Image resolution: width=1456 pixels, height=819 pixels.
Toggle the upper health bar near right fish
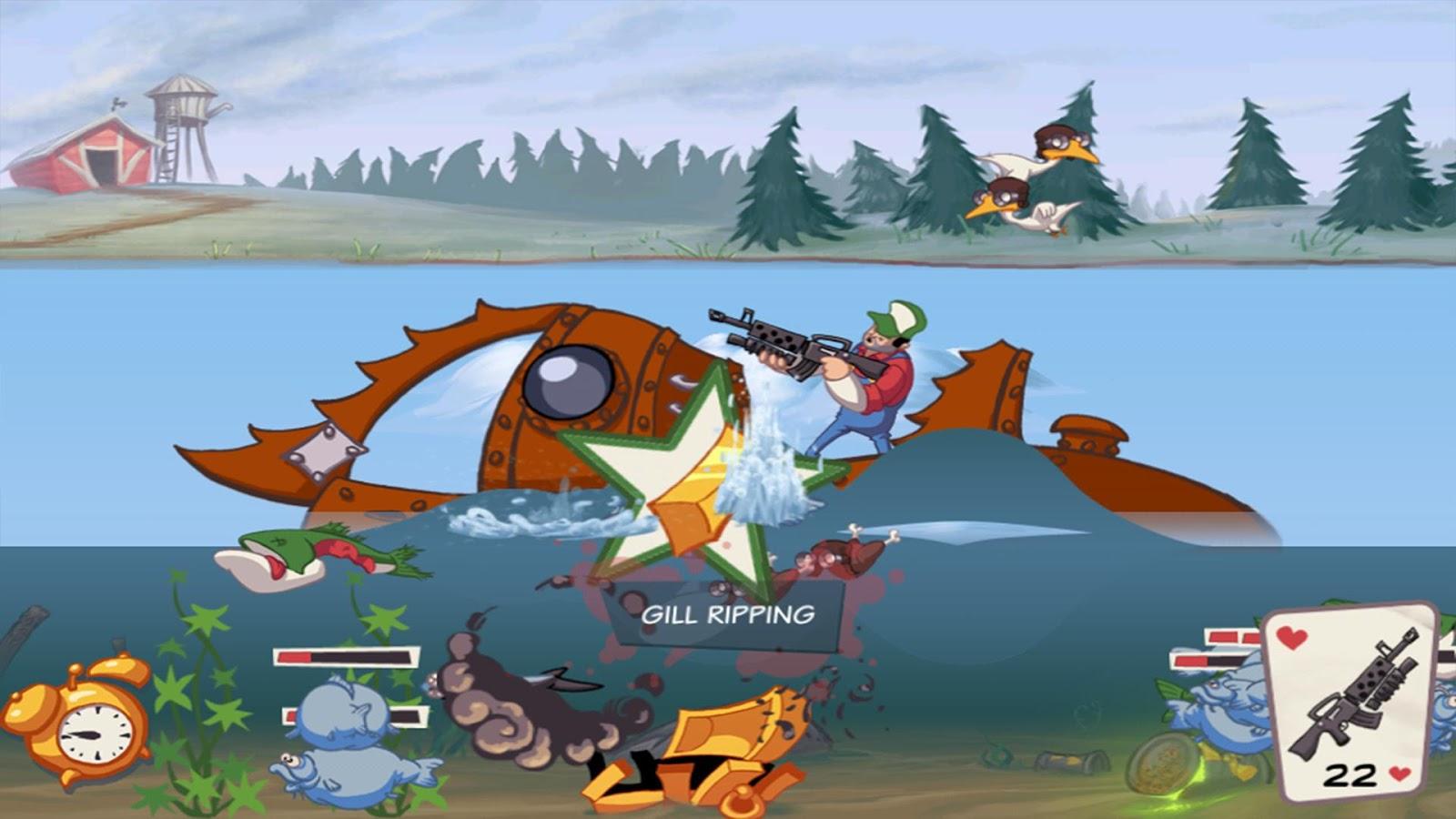click(x=1233, y=636)
